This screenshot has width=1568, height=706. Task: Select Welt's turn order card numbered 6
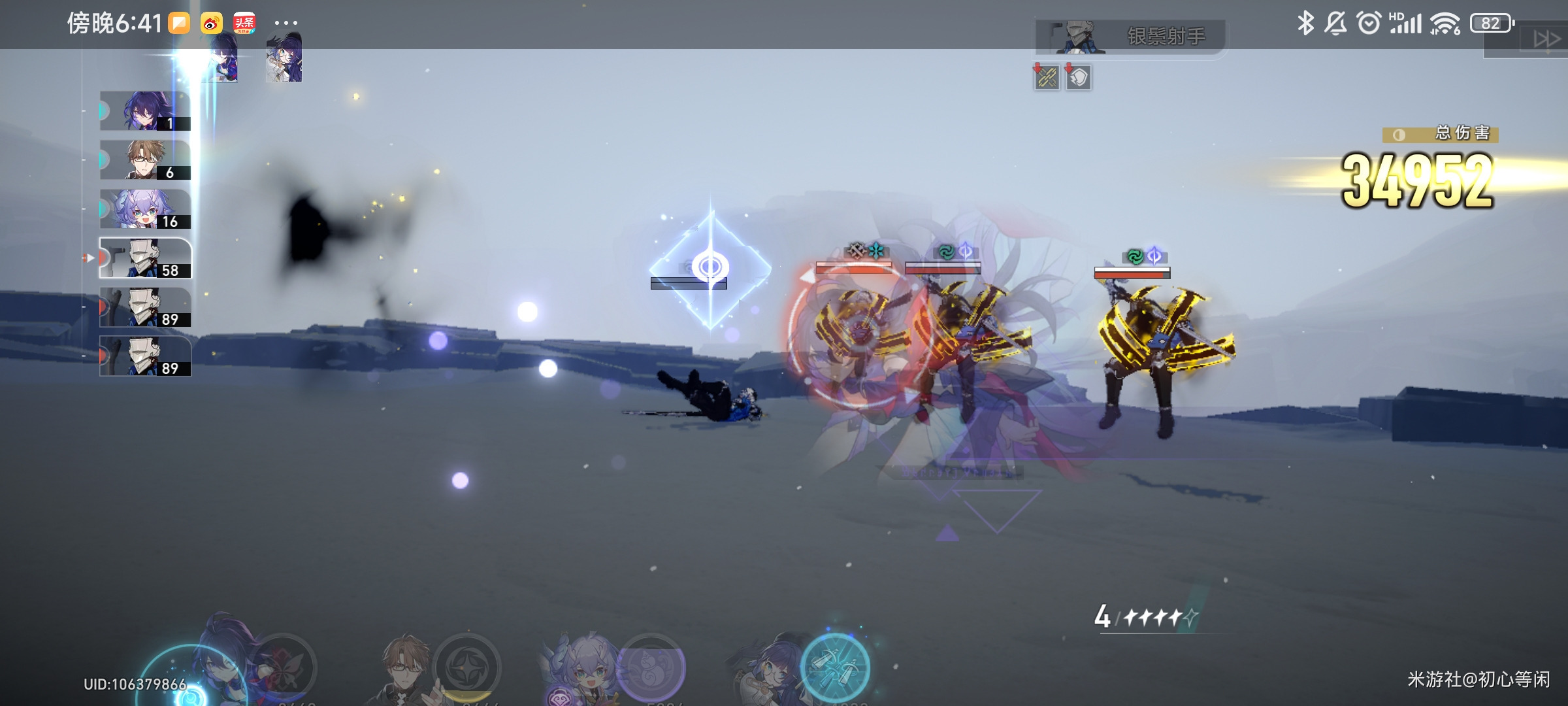click(x=145, y=160)
